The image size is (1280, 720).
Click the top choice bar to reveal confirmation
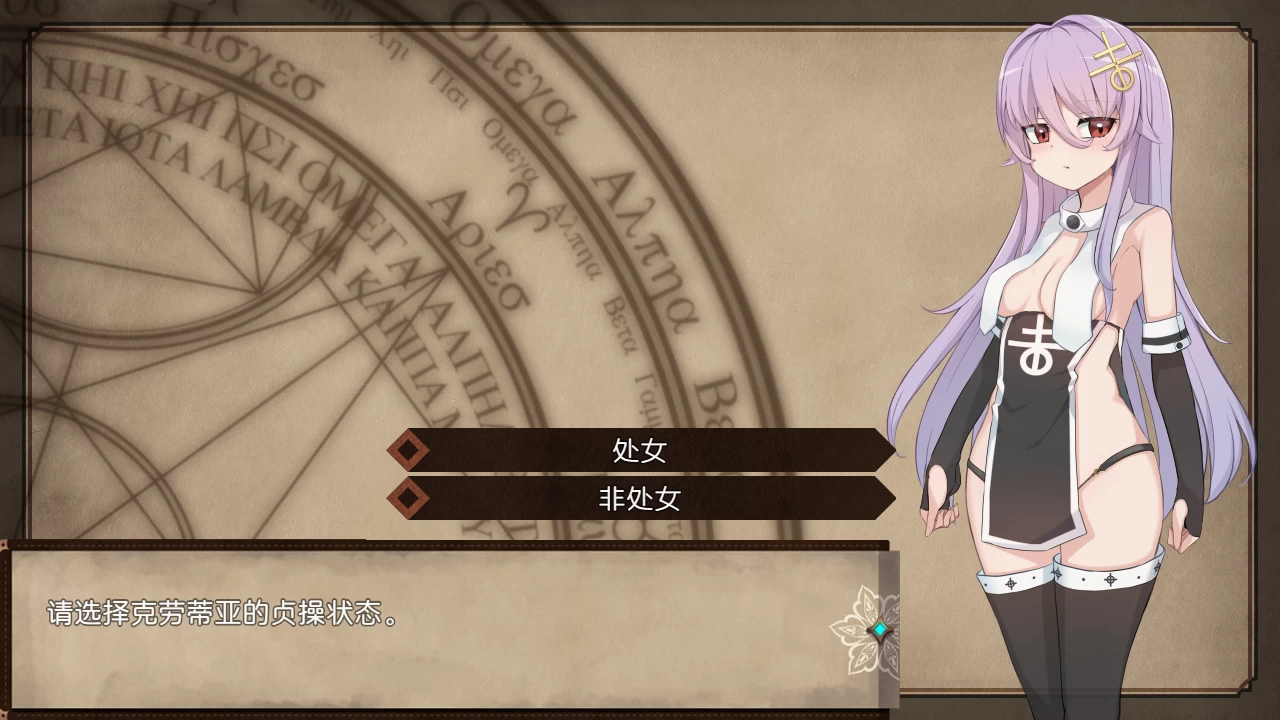pyautogui.click(x=640, y=451)
